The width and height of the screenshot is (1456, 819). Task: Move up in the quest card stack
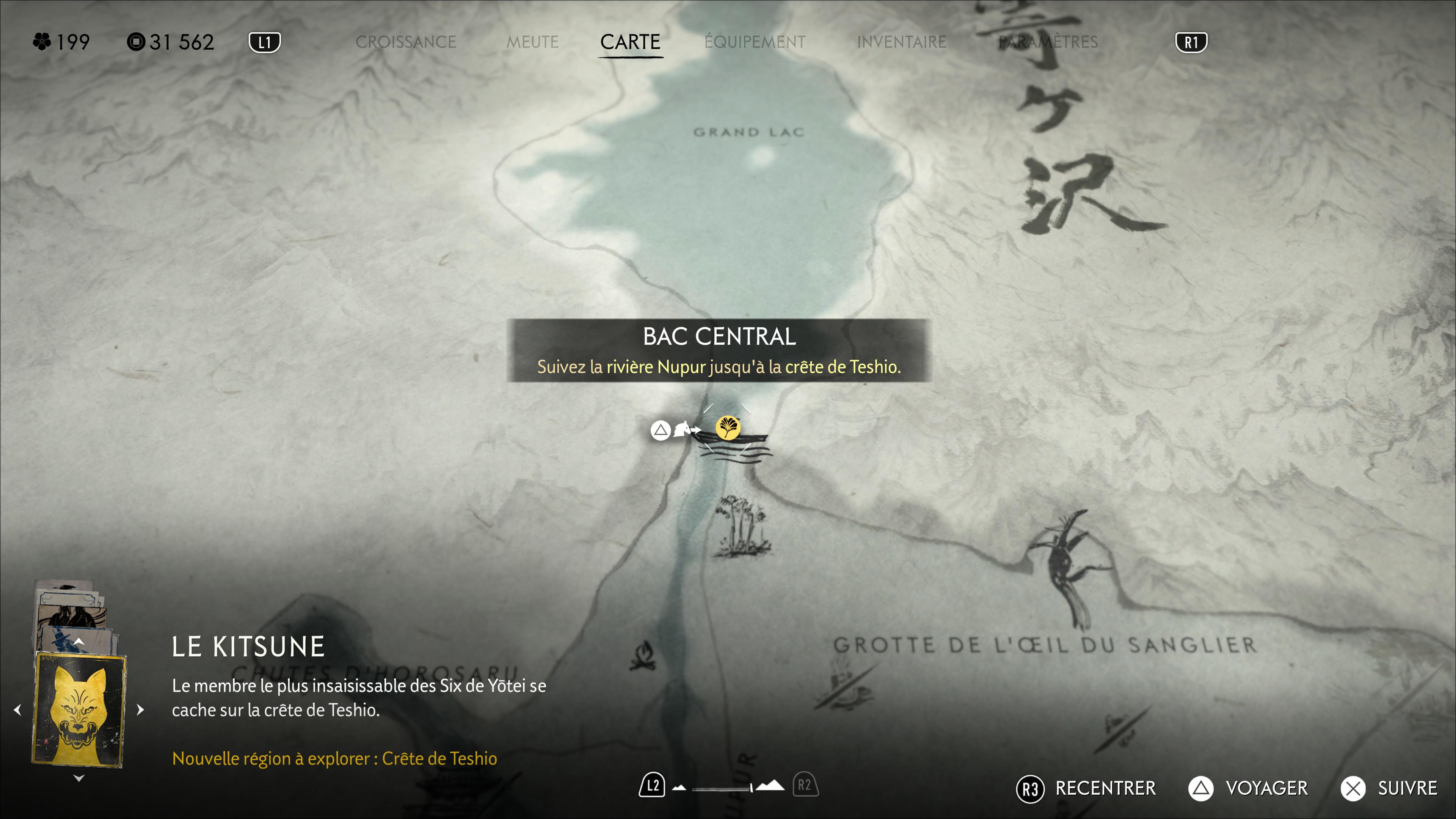pyautogui.click(x=78, y=642)
